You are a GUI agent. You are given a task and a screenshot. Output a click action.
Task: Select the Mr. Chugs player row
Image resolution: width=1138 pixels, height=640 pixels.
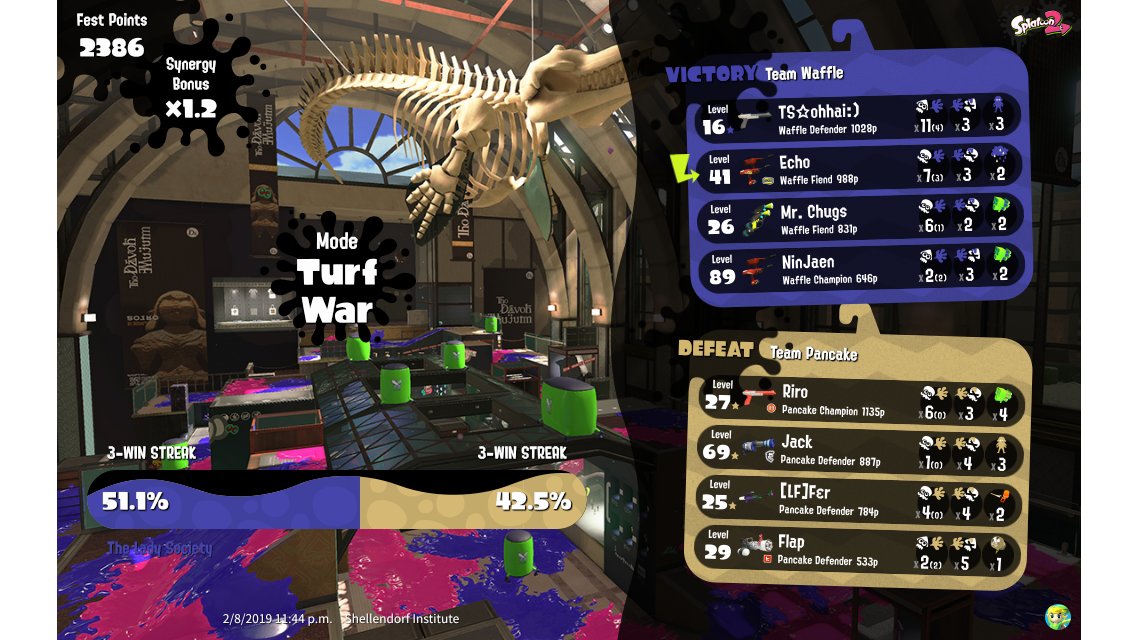point(860,218)
